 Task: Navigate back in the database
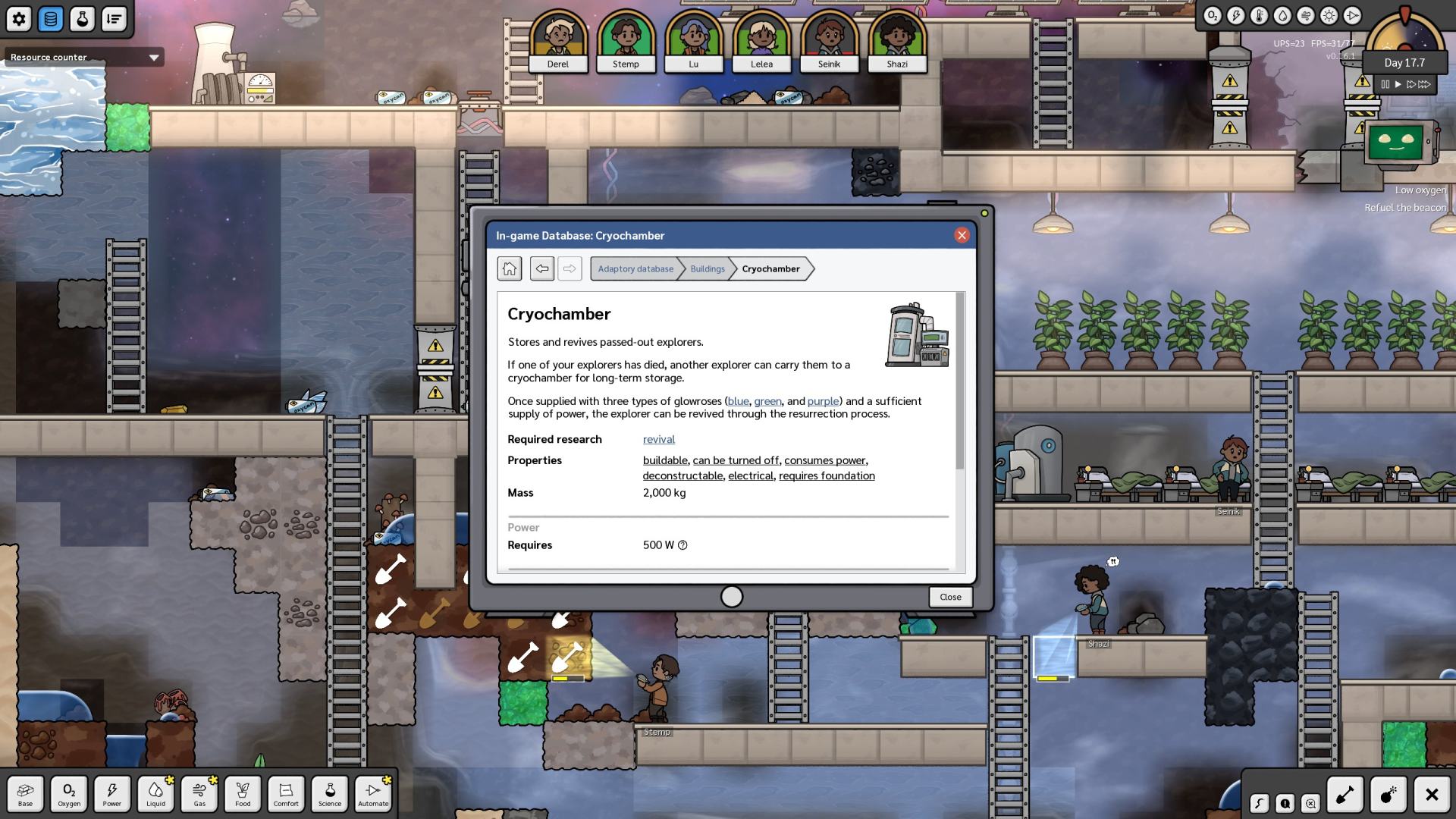point(541,268)
